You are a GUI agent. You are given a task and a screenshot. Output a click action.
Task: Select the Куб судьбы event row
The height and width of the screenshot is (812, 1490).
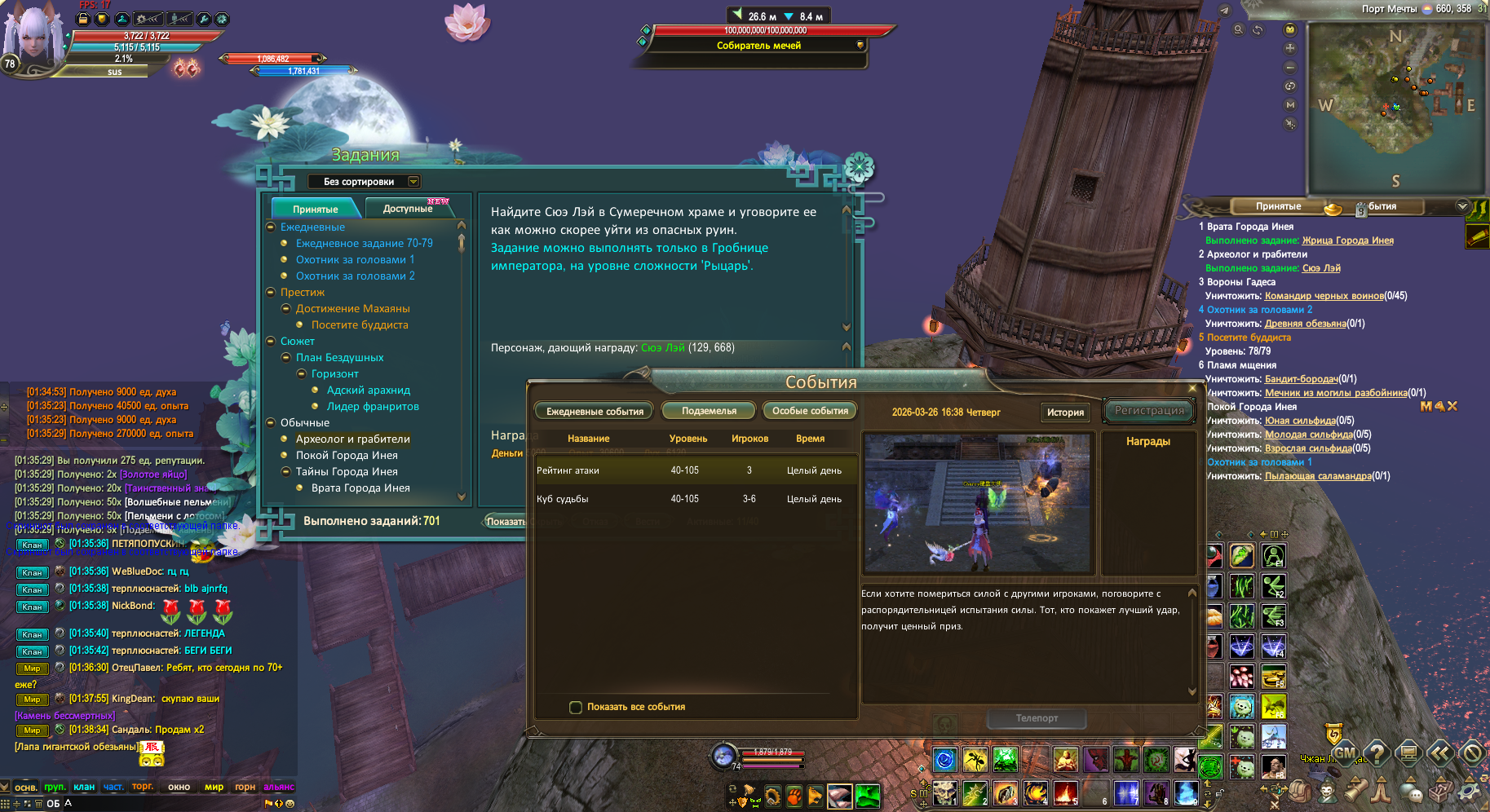[x=693, y=499]
